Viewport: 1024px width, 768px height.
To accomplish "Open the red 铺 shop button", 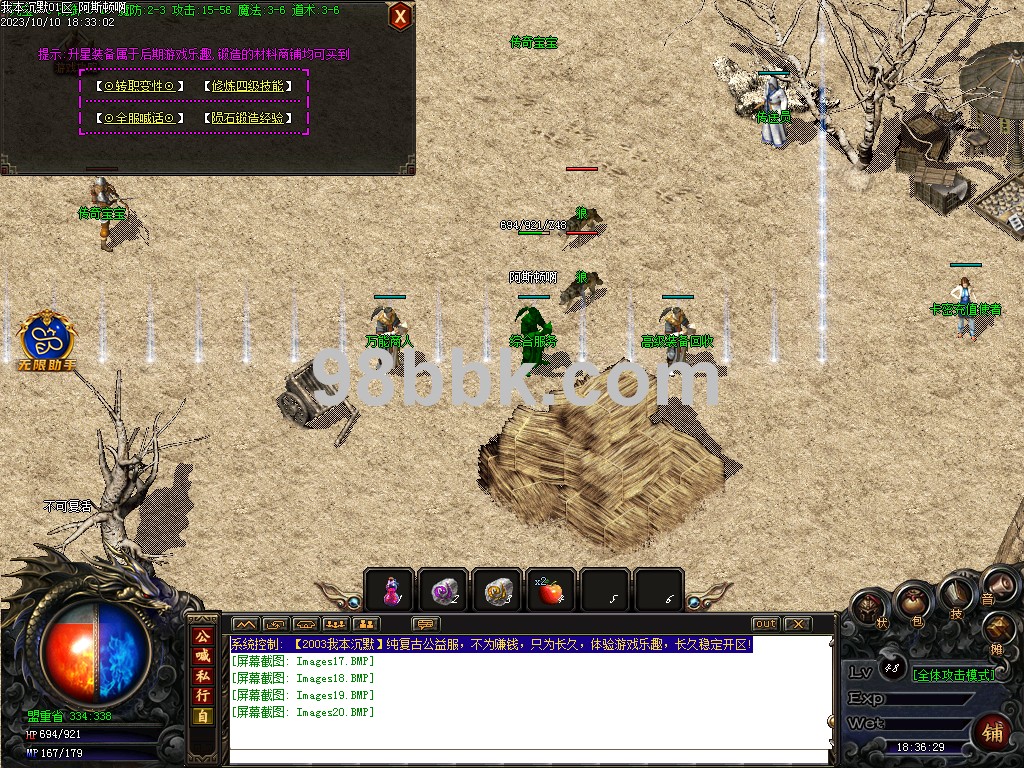I will (x=992, y=730).
